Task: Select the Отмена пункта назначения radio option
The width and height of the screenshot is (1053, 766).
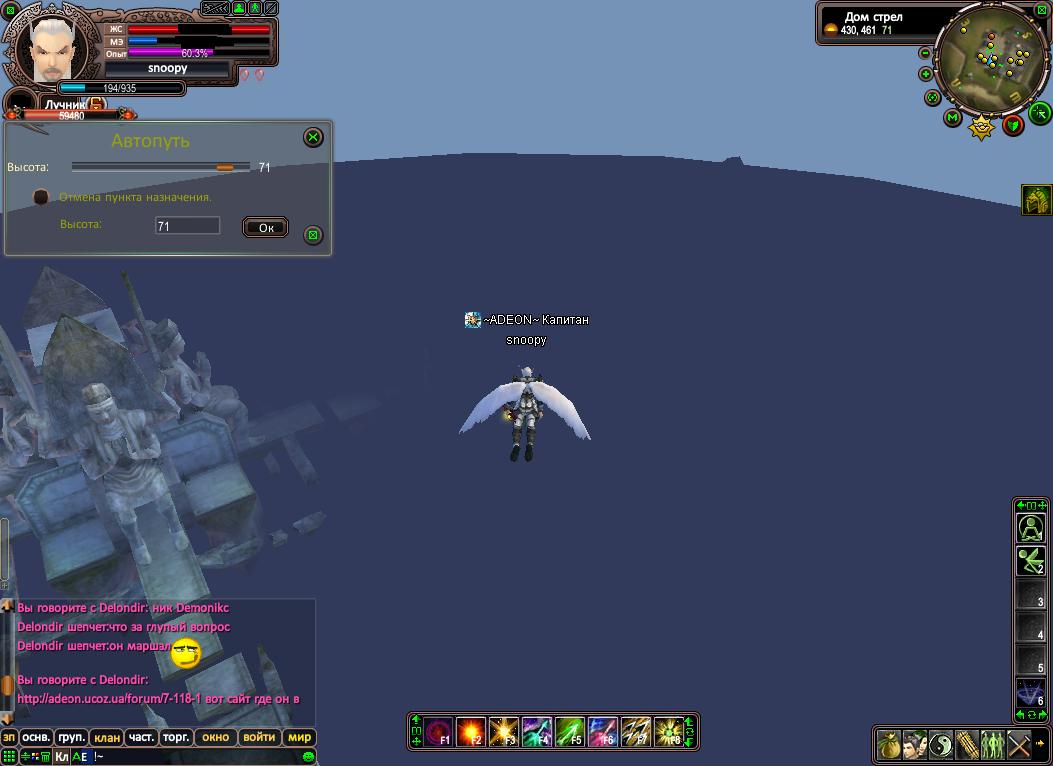Action: 41,197
